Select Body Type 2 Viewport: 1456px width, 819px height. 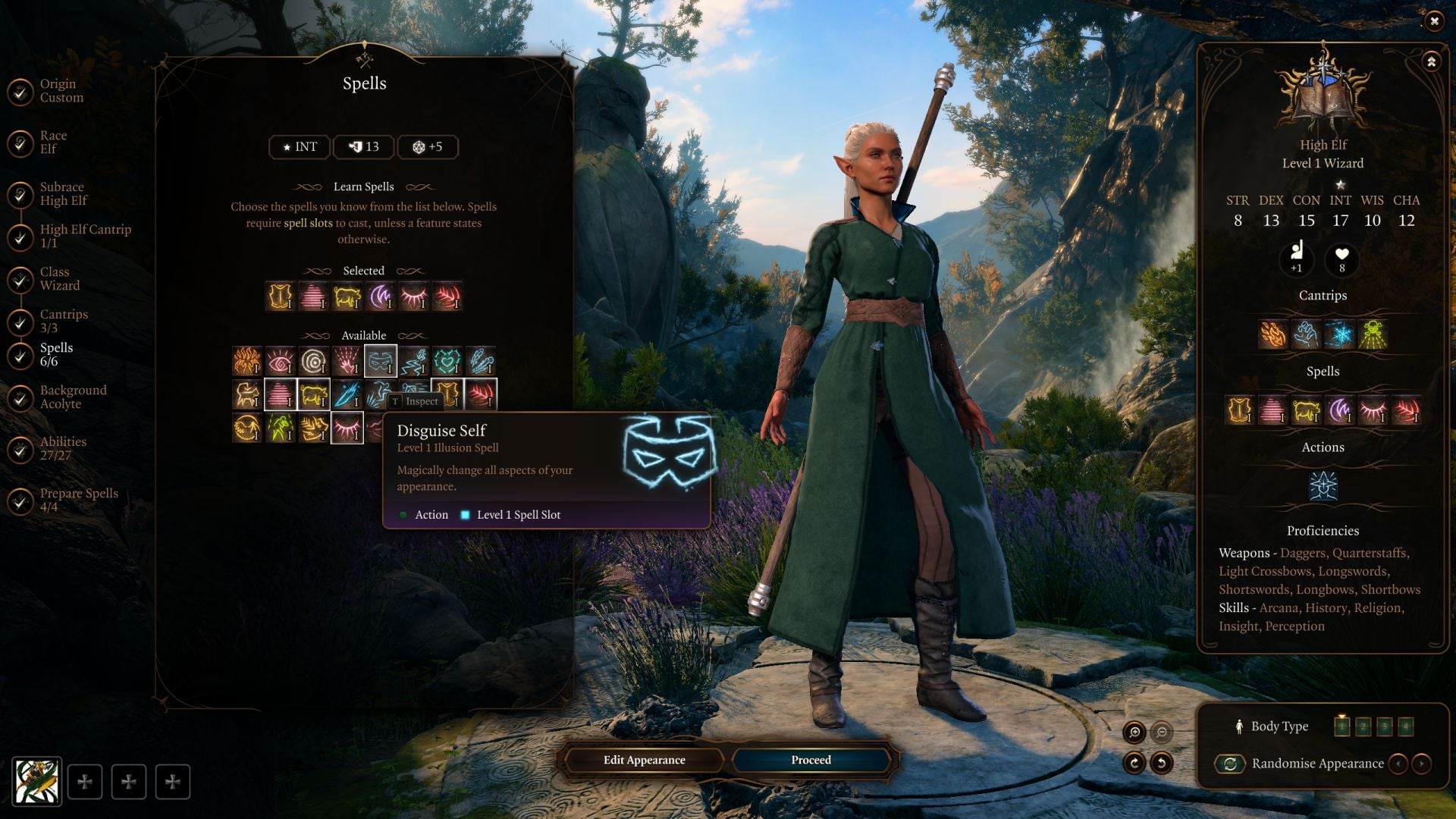tap(1364, 726)
